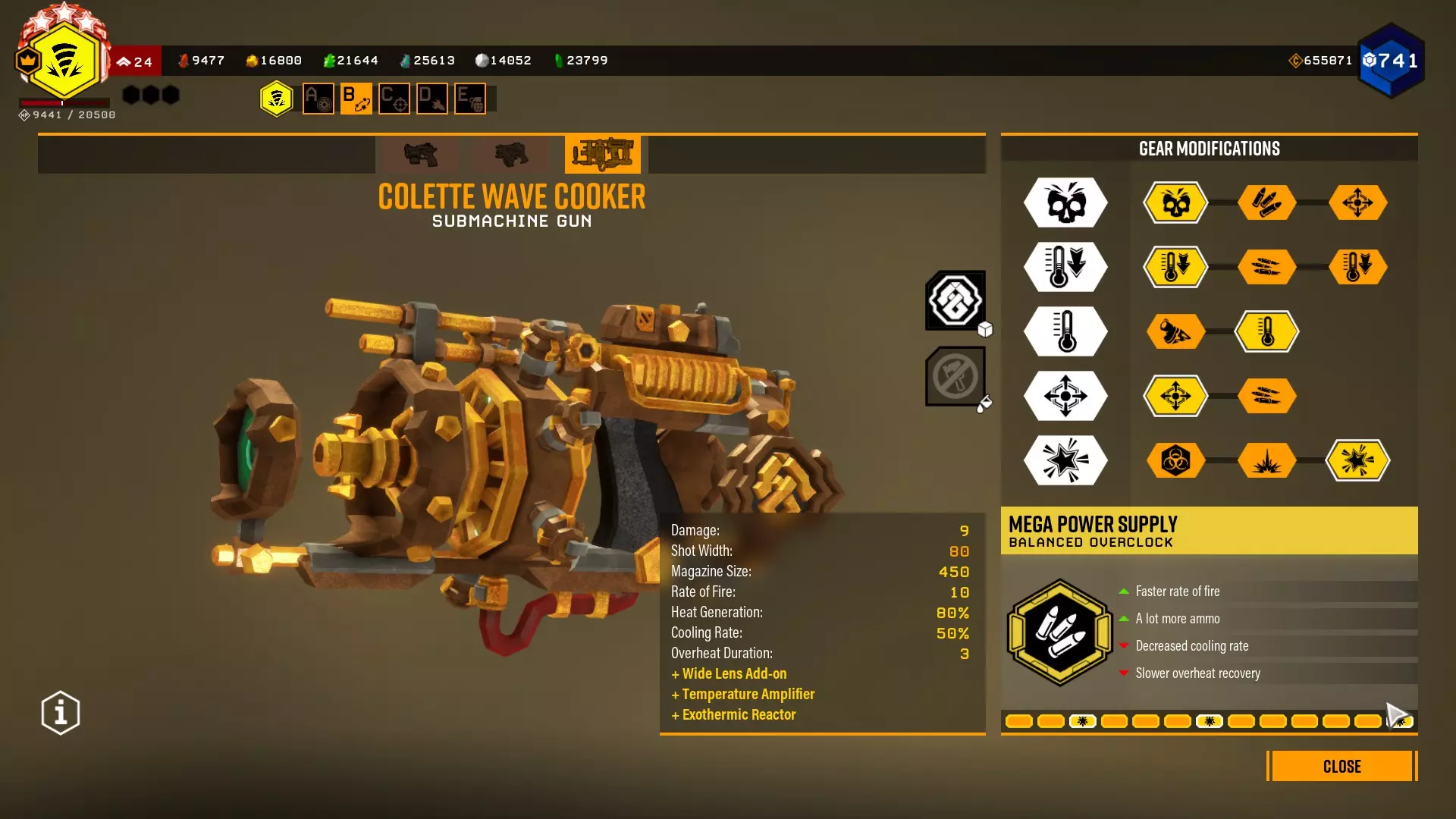Choose the biohazard mod in bottom row
The height and width of the screenshot is (819, 1456).
pyautogui.click(x=1175, y=460)
